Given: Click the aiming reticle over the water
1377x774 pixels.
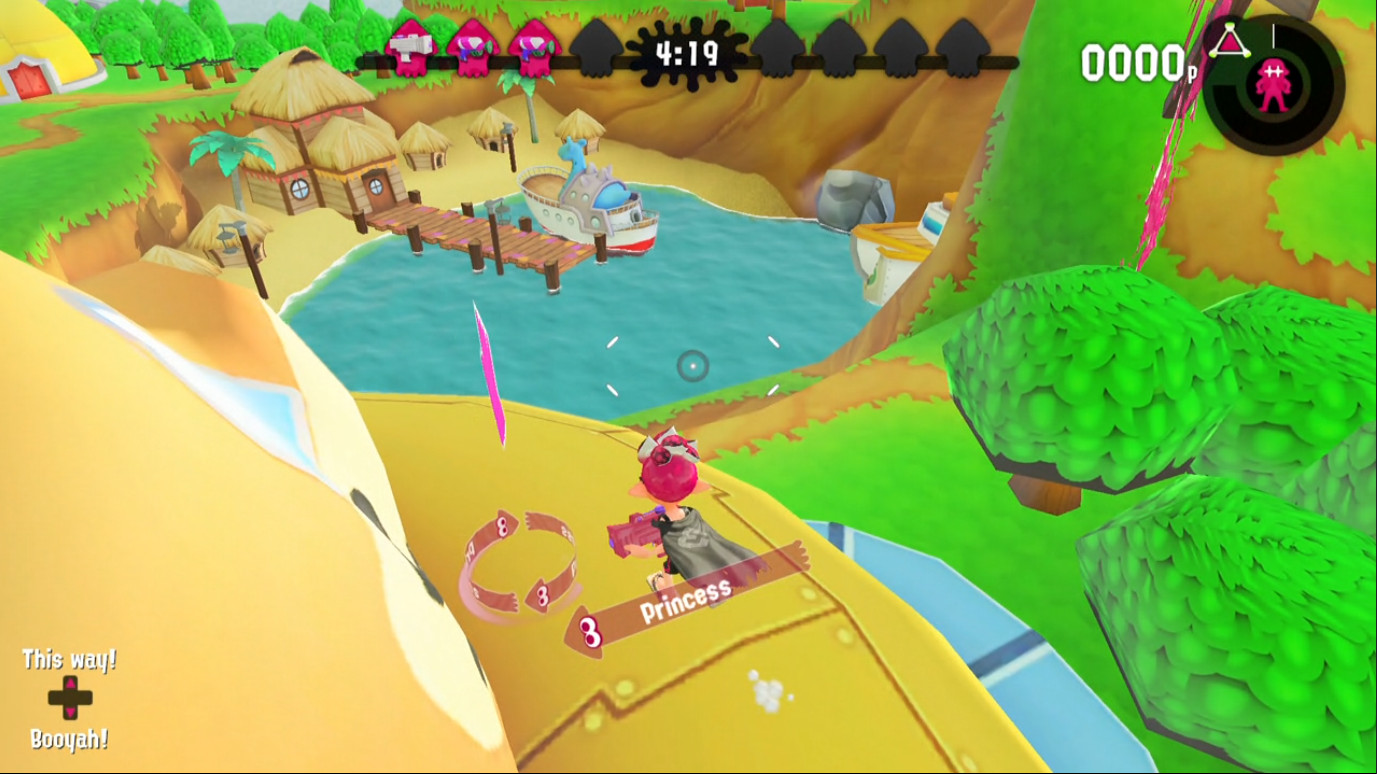Looking at the screenshot, I should pos(691,367).
